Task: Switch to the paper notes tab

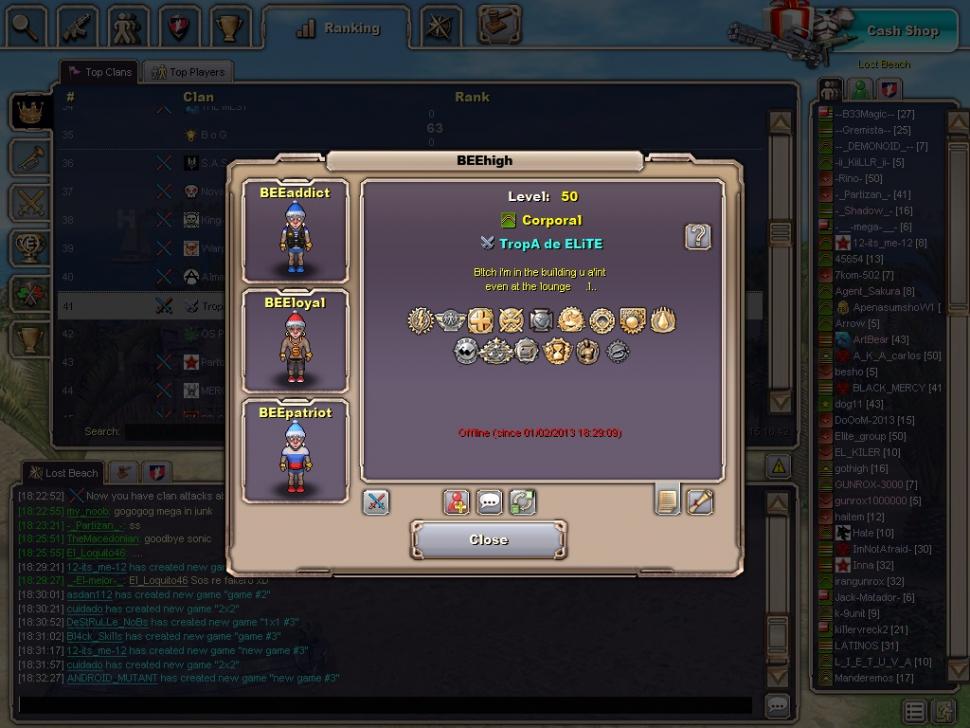Action: (667, 500)
